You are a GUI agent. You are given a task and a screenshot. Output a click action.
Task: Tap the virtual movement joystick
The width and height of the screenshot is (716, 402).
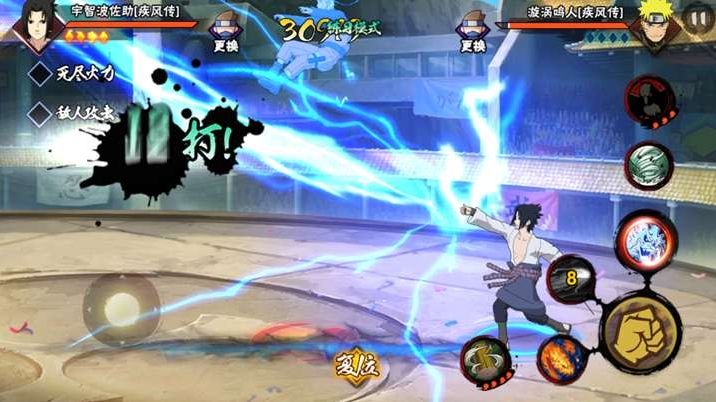pyautogui.click(x=121, y=308)
